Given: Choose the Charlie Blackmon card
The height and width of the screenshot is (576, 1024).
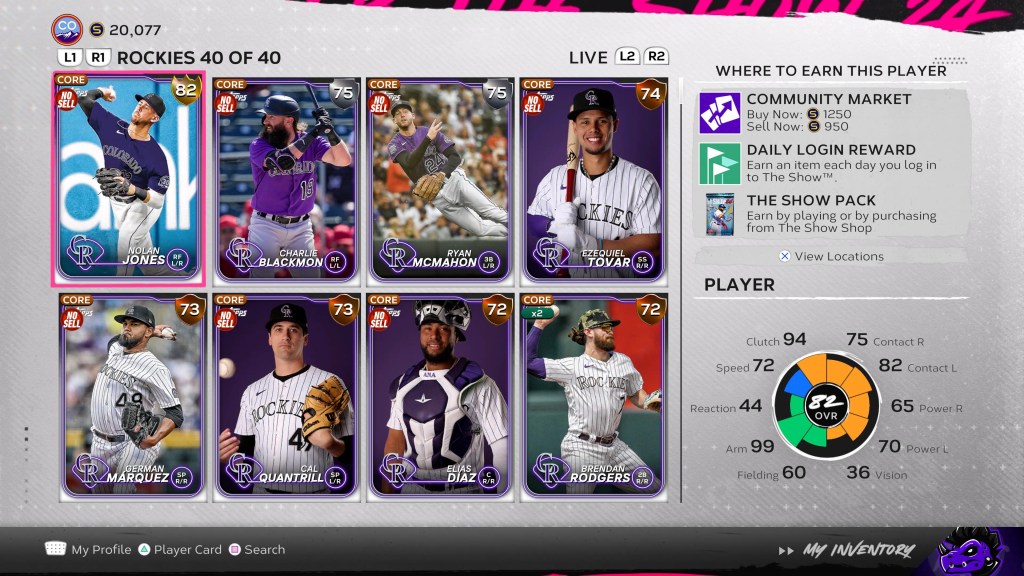Looking at the screenshot, I should pyautogui.click(x=285, y=178).
